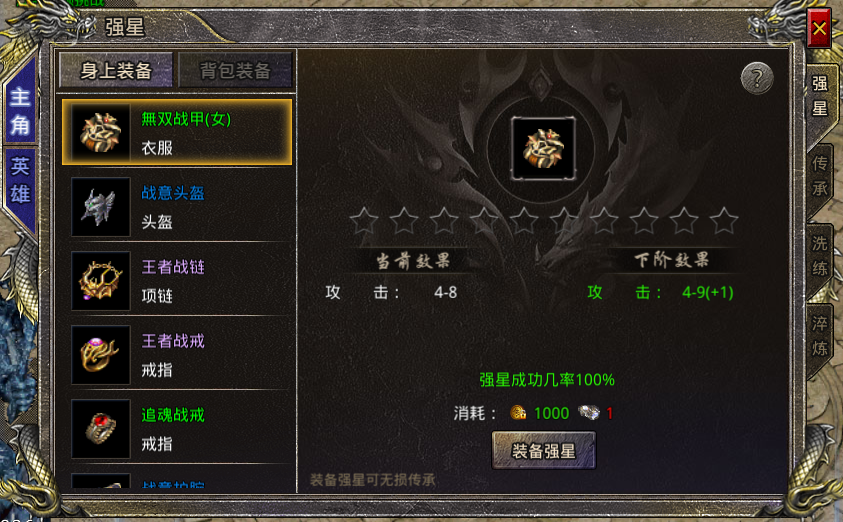Click the 装备强星 button
Image resolution: width=843 pixels, height=522 pixels.
coord(544,451)
